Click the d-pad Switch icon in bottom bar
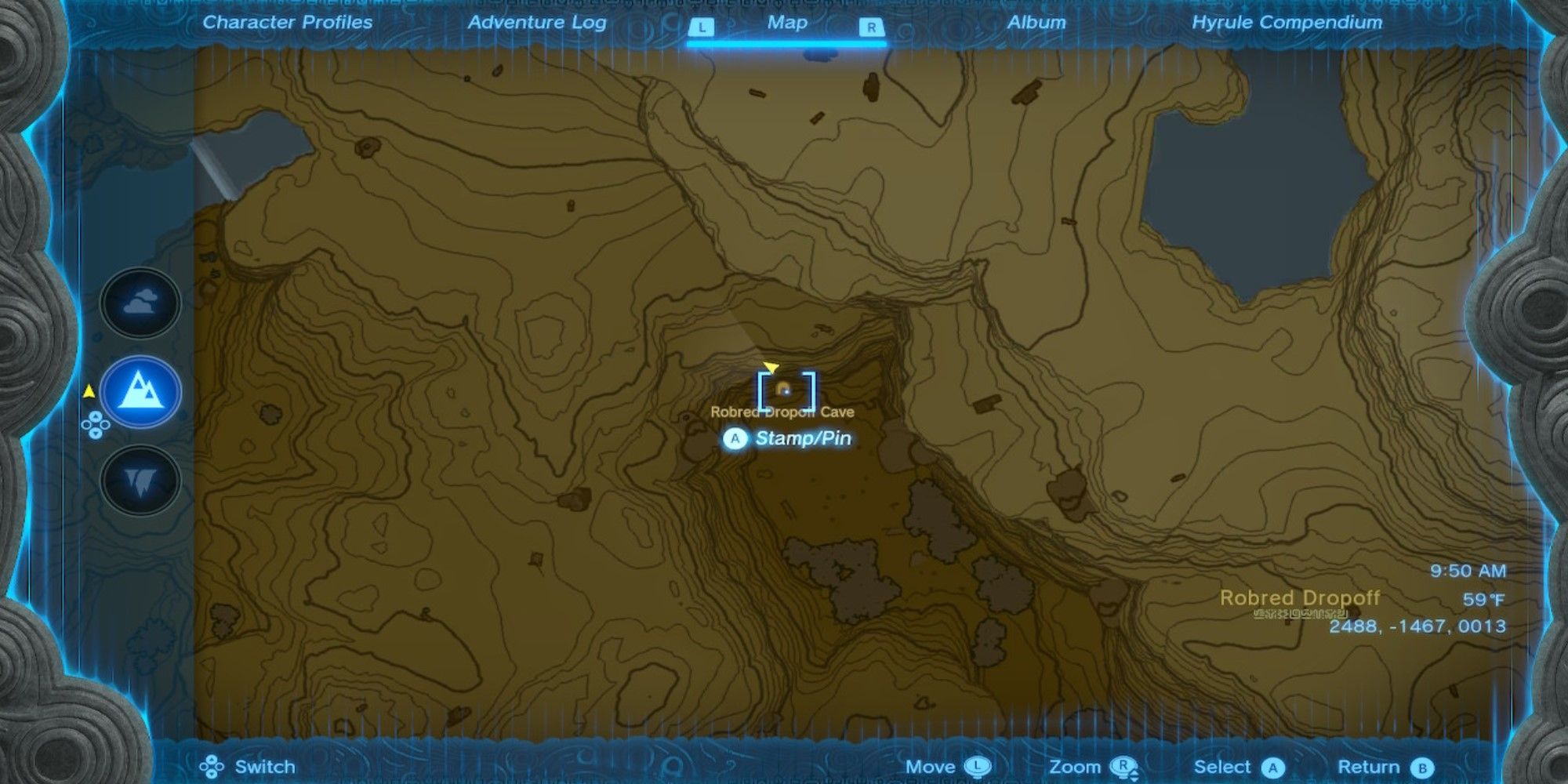 coord(213,767)
